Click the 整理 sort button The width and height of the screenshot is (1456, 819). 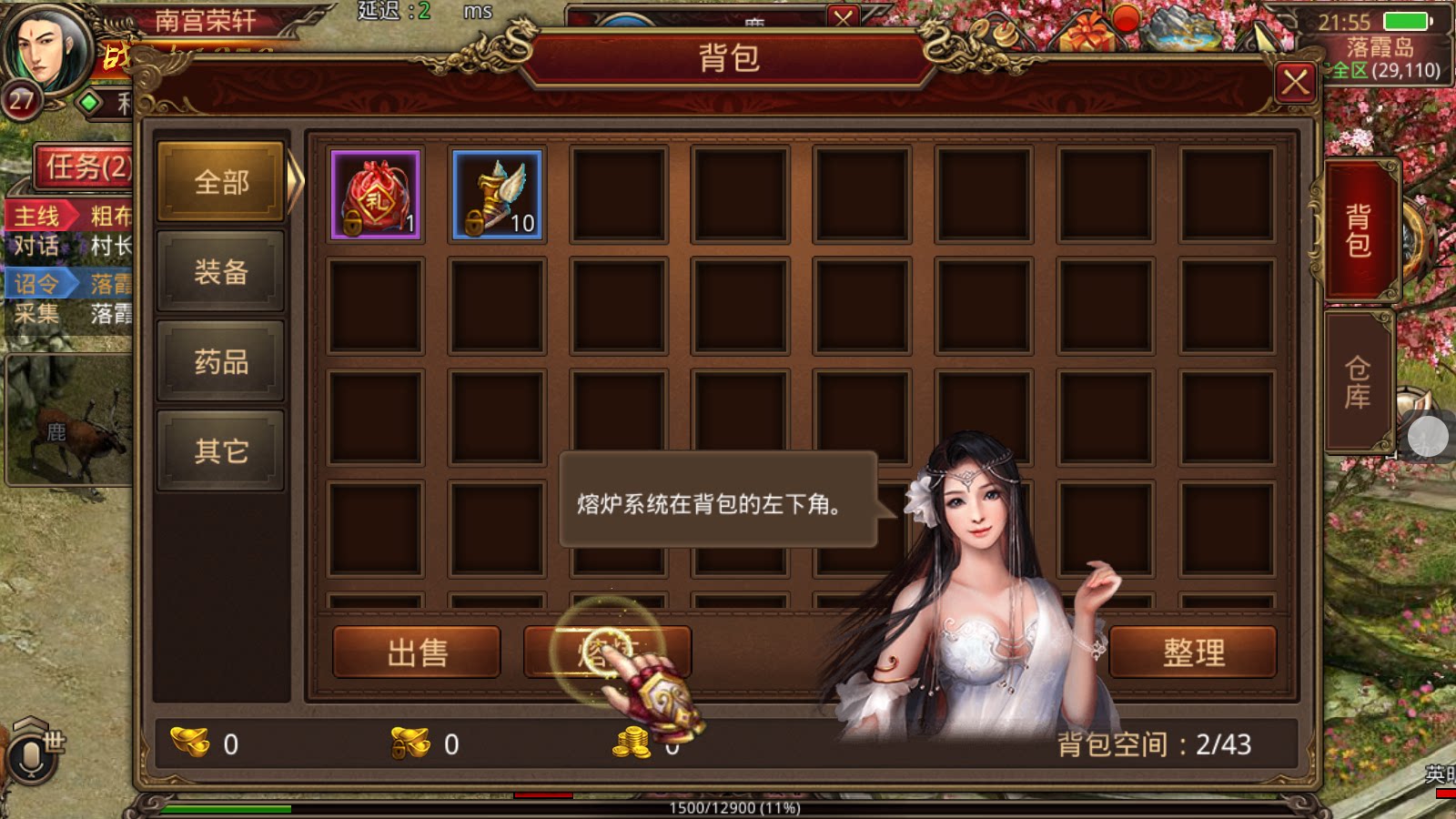point(1194,652)
